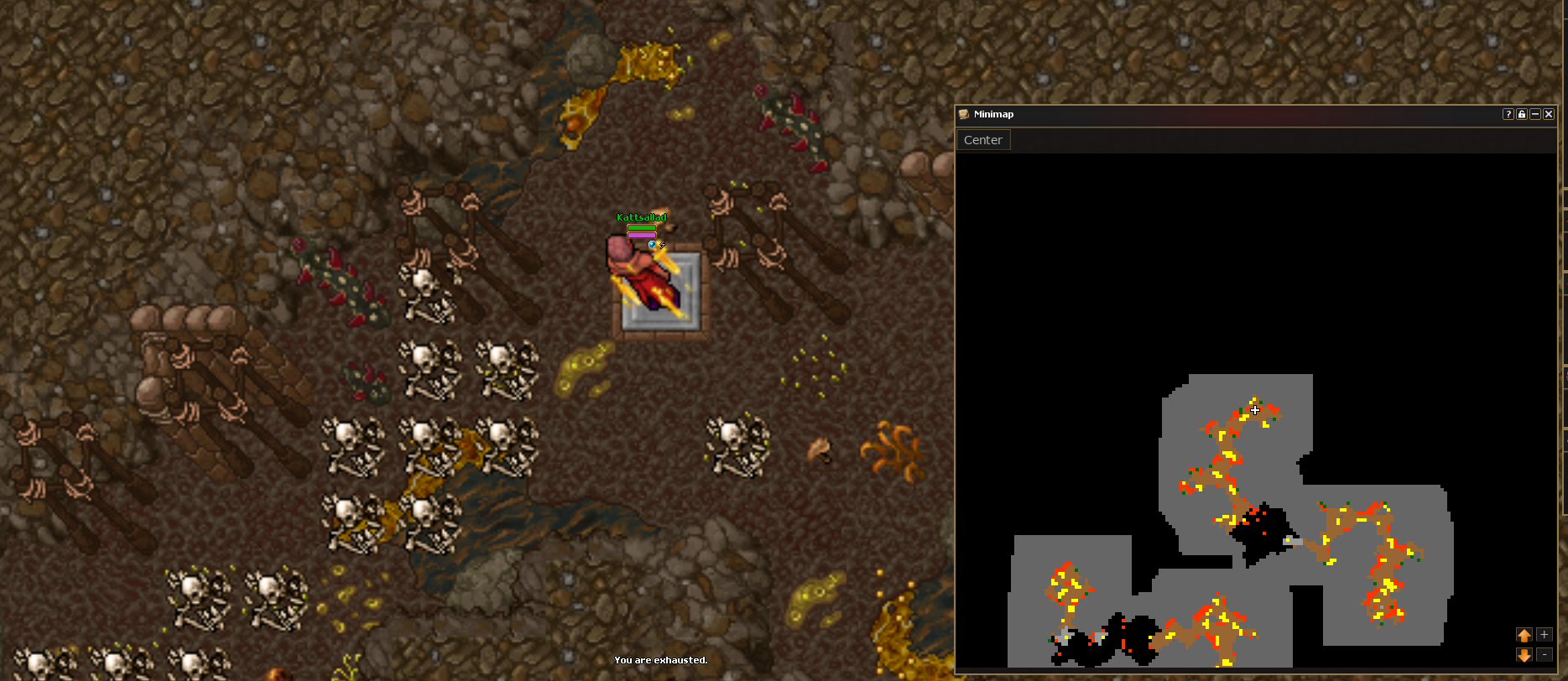Screen dimensions: 1568x681
Task: Close the Minimap window
Action: point(1549,114)
